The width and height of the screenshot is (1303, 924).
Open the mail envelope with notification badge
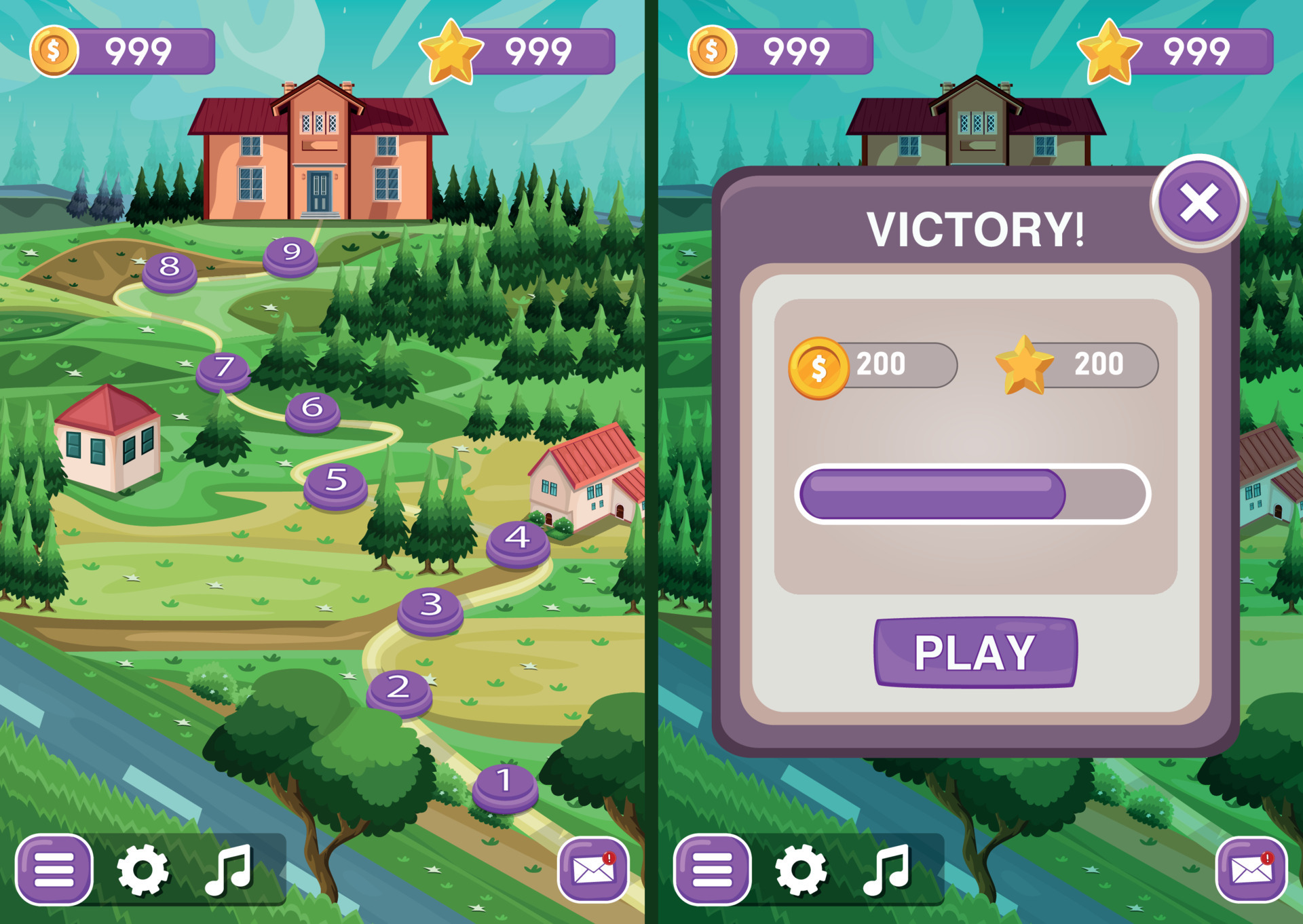[x=594, y=868]
